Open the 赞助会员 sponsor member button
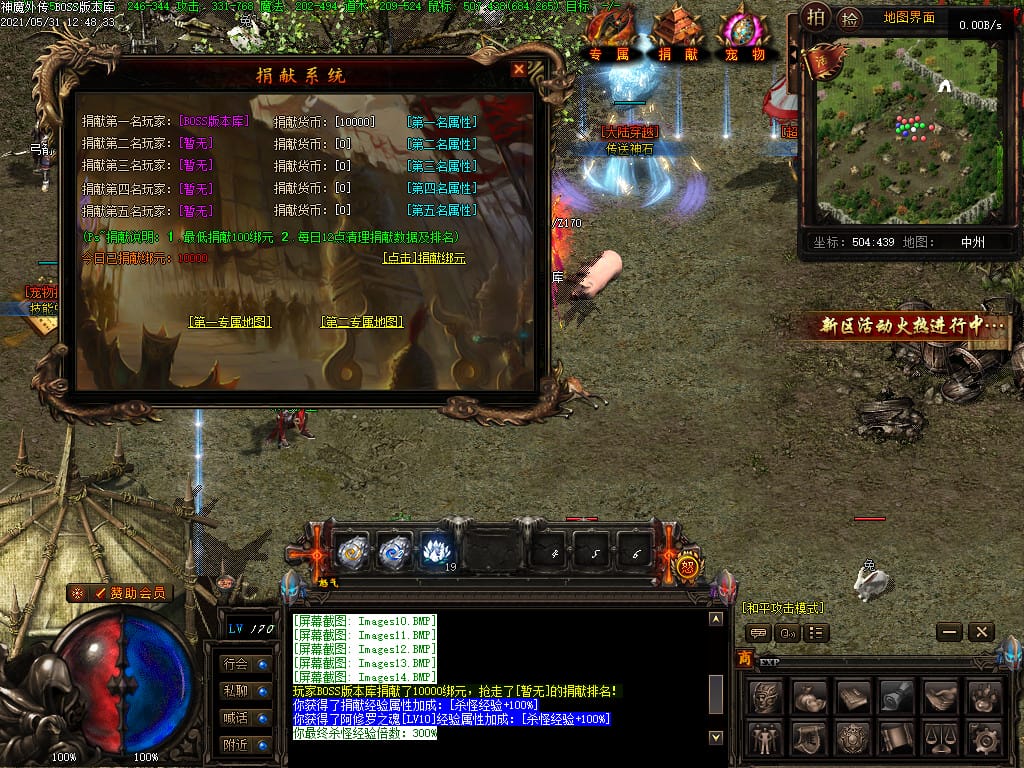1024x768 pixels. (120, 593)
